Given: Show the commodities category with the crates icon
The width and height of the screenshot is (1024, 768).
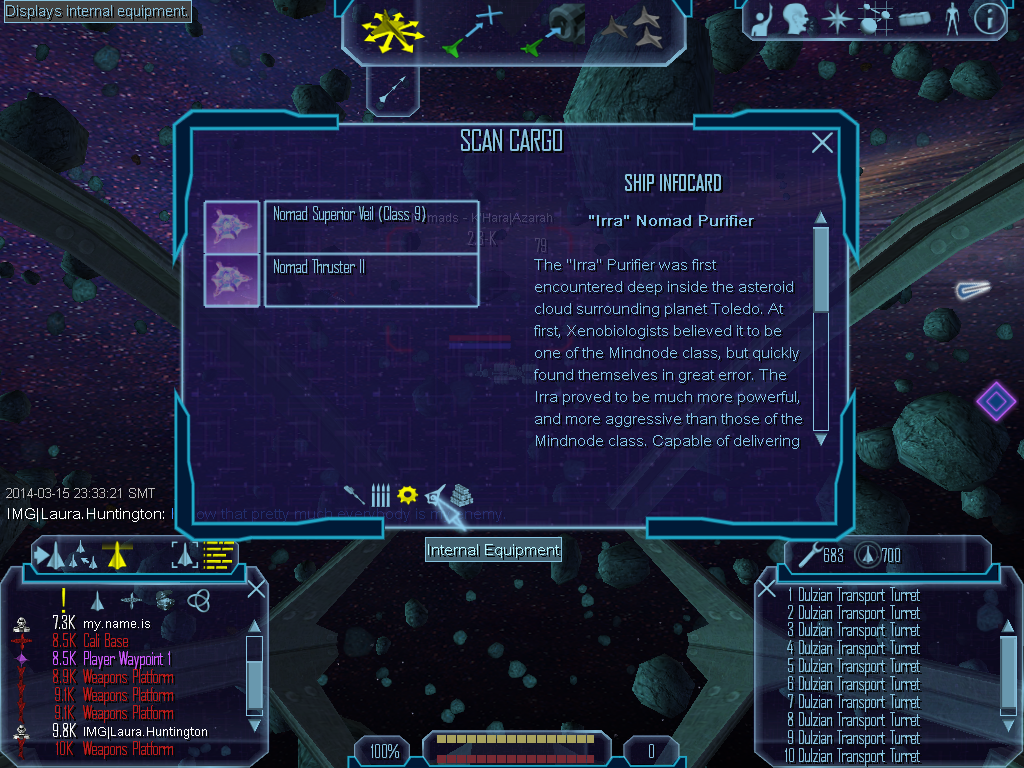Looking at the screenshot, I should pyautogui.click(x=461, y=495).
